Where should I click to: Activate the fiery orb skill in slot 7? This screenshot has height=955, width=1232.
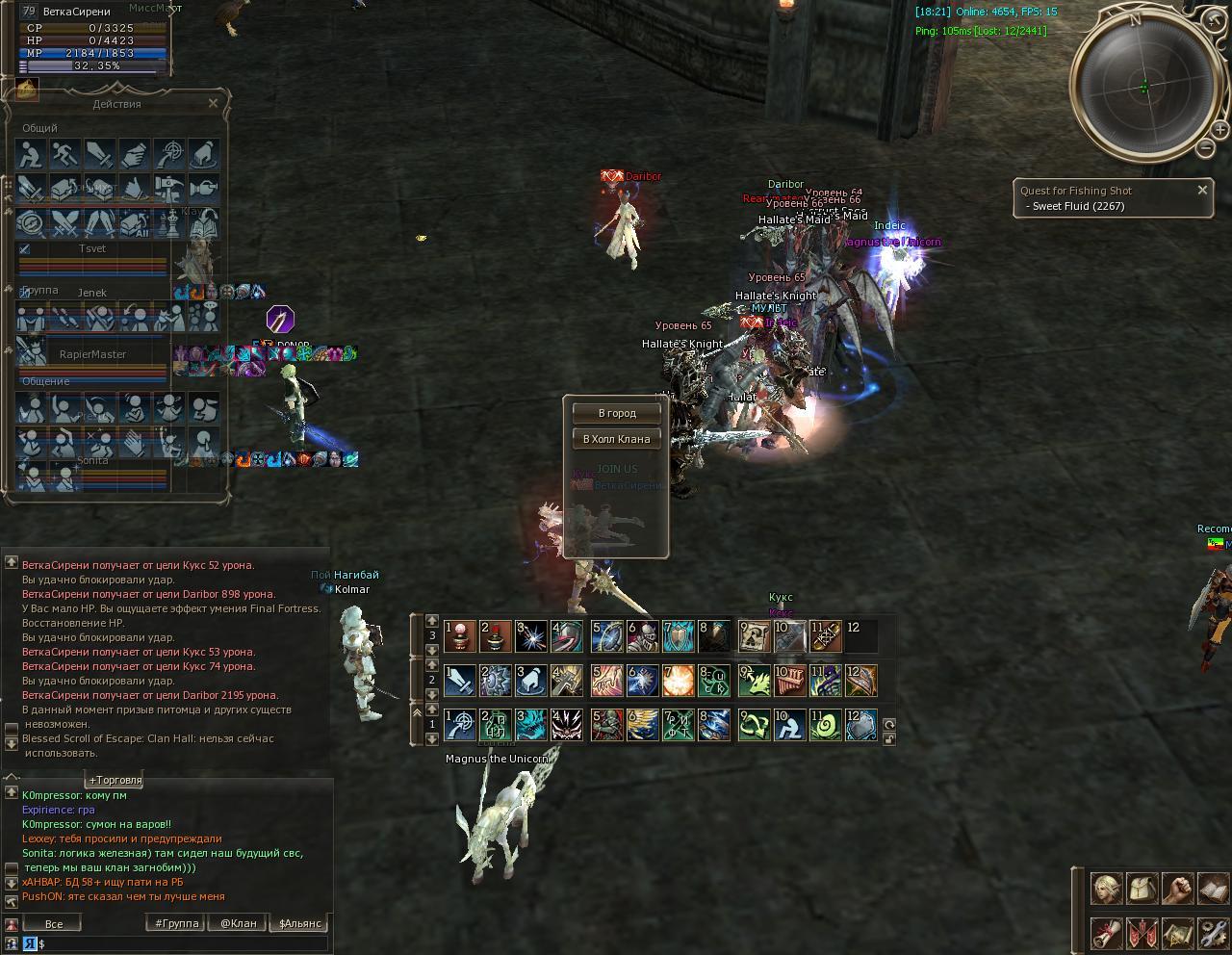[679, 681]
